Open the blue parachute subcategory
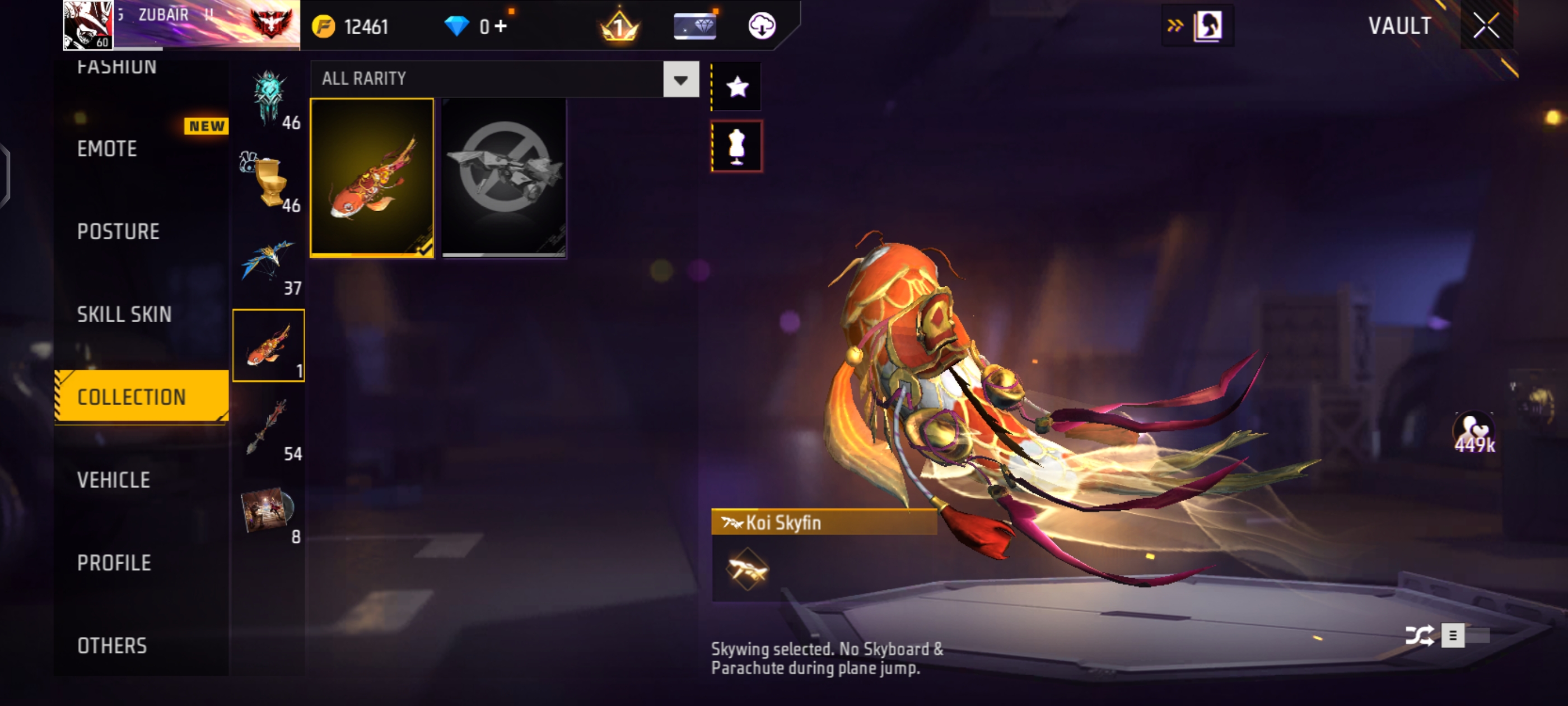 tap(268, 263)
